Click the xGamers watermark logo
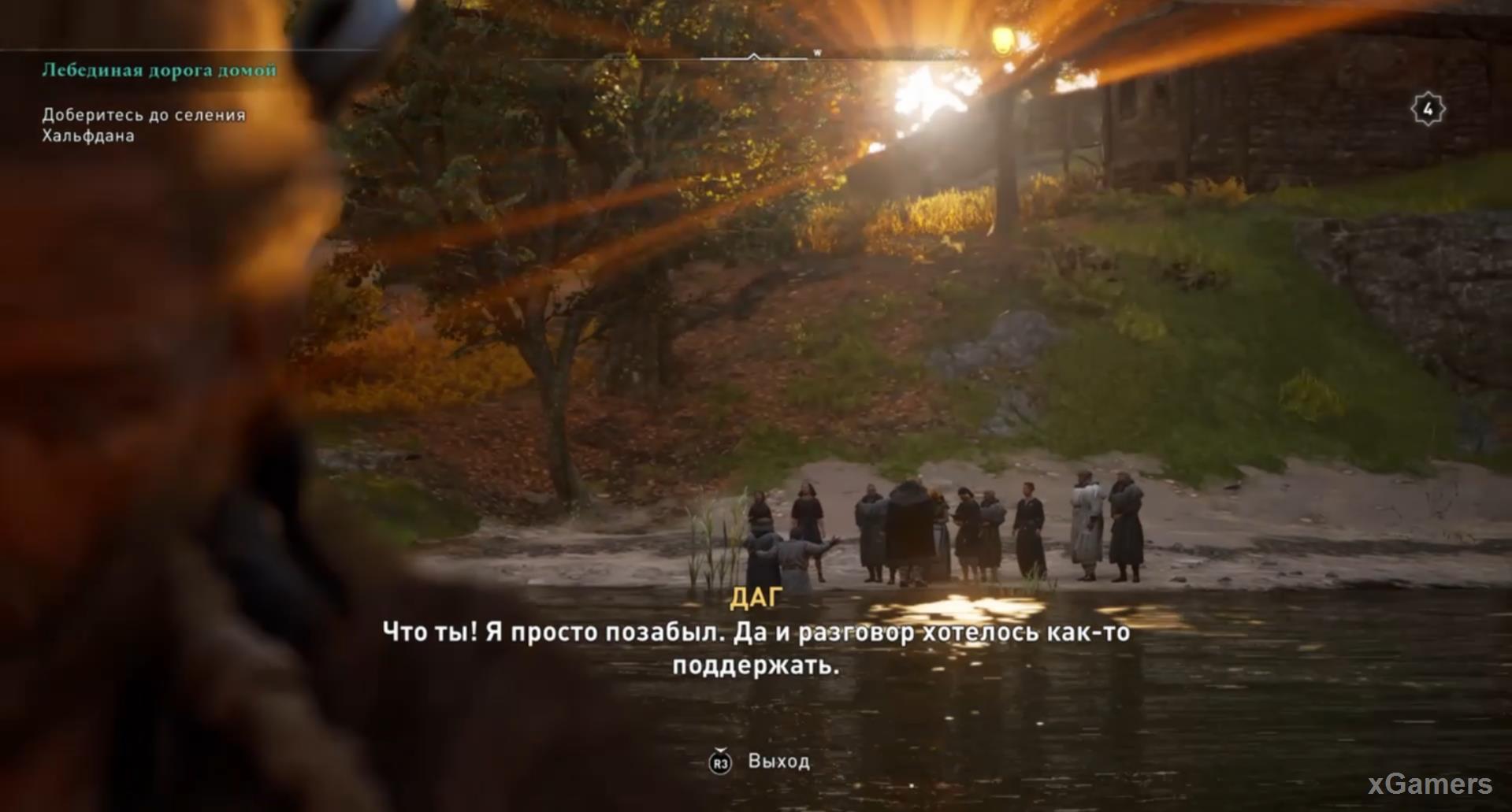This screenshot has width=1512, height=812. click(x=1429, y=784)
